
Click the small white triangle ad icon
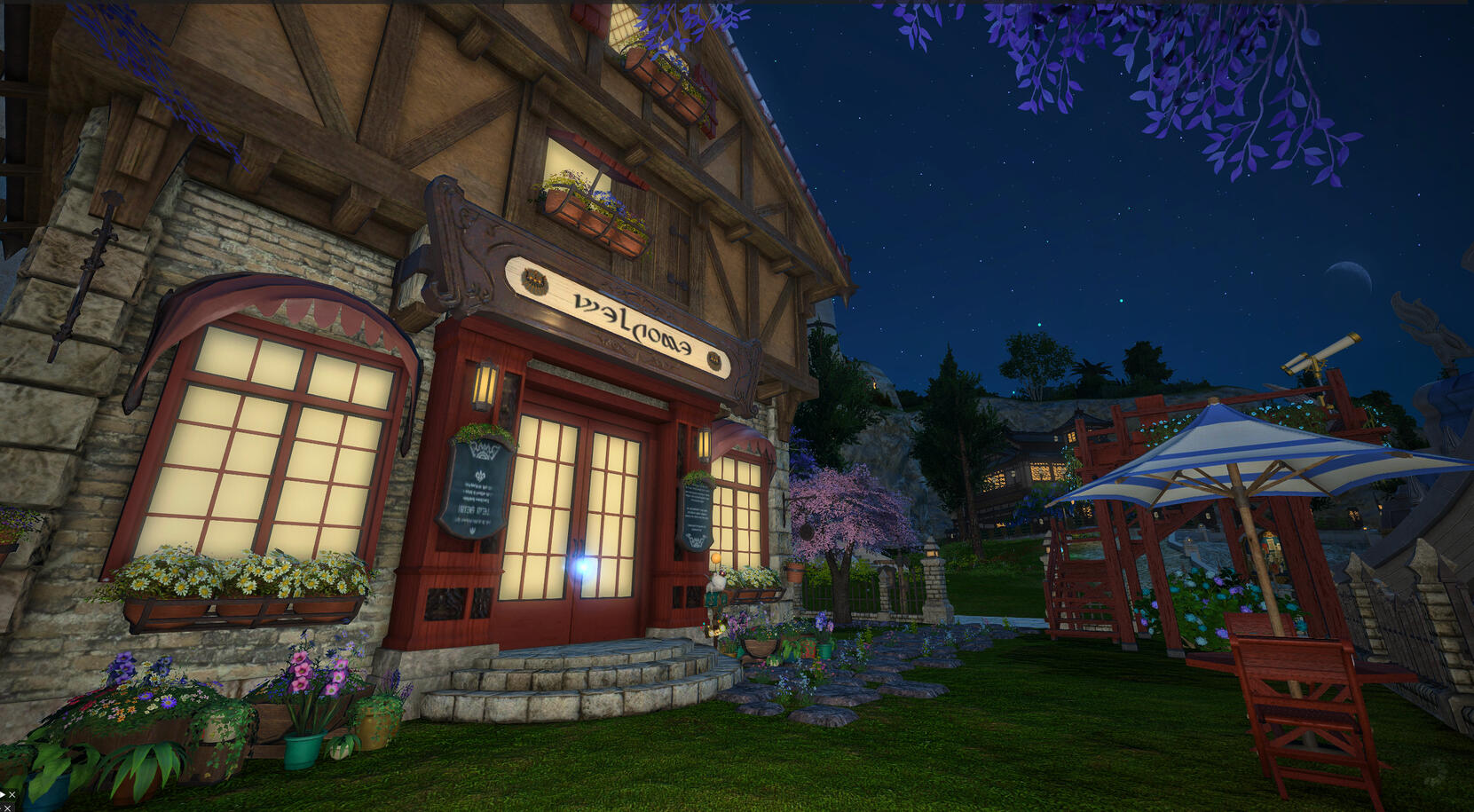[x=3, y=794]
